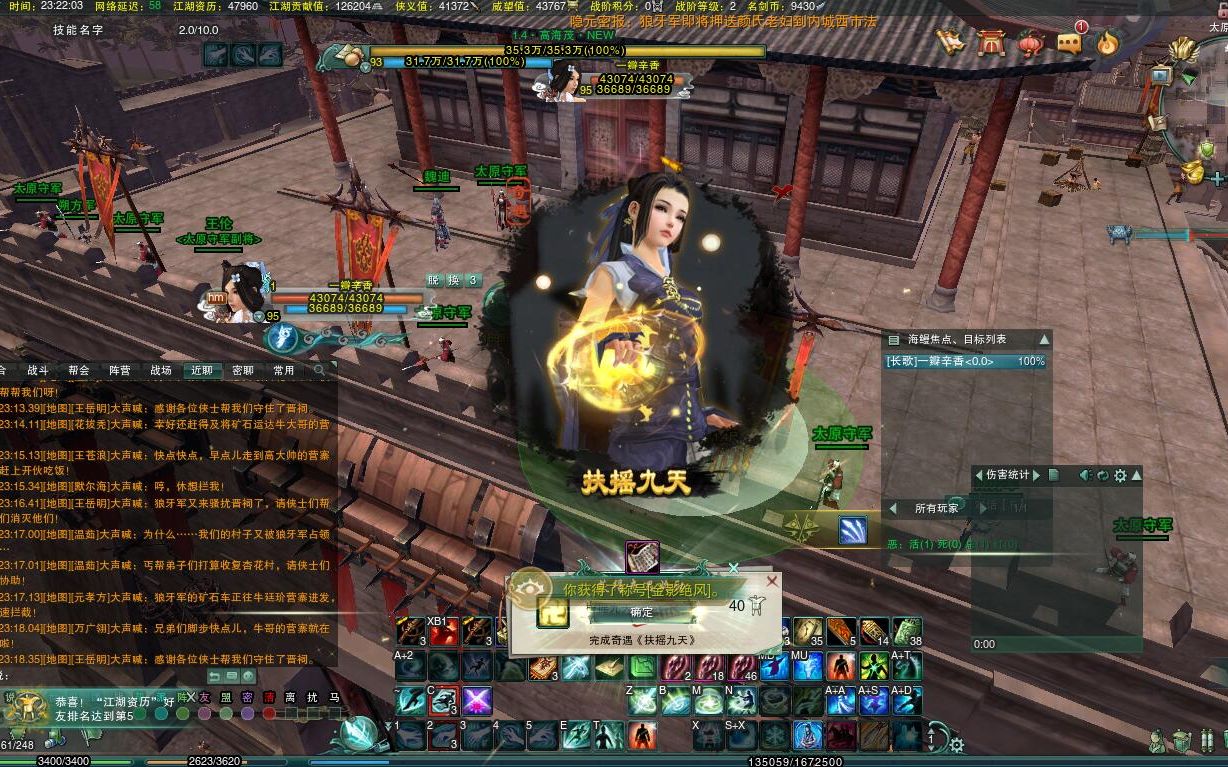Open damage statistics gear settings

[1119, 475]
